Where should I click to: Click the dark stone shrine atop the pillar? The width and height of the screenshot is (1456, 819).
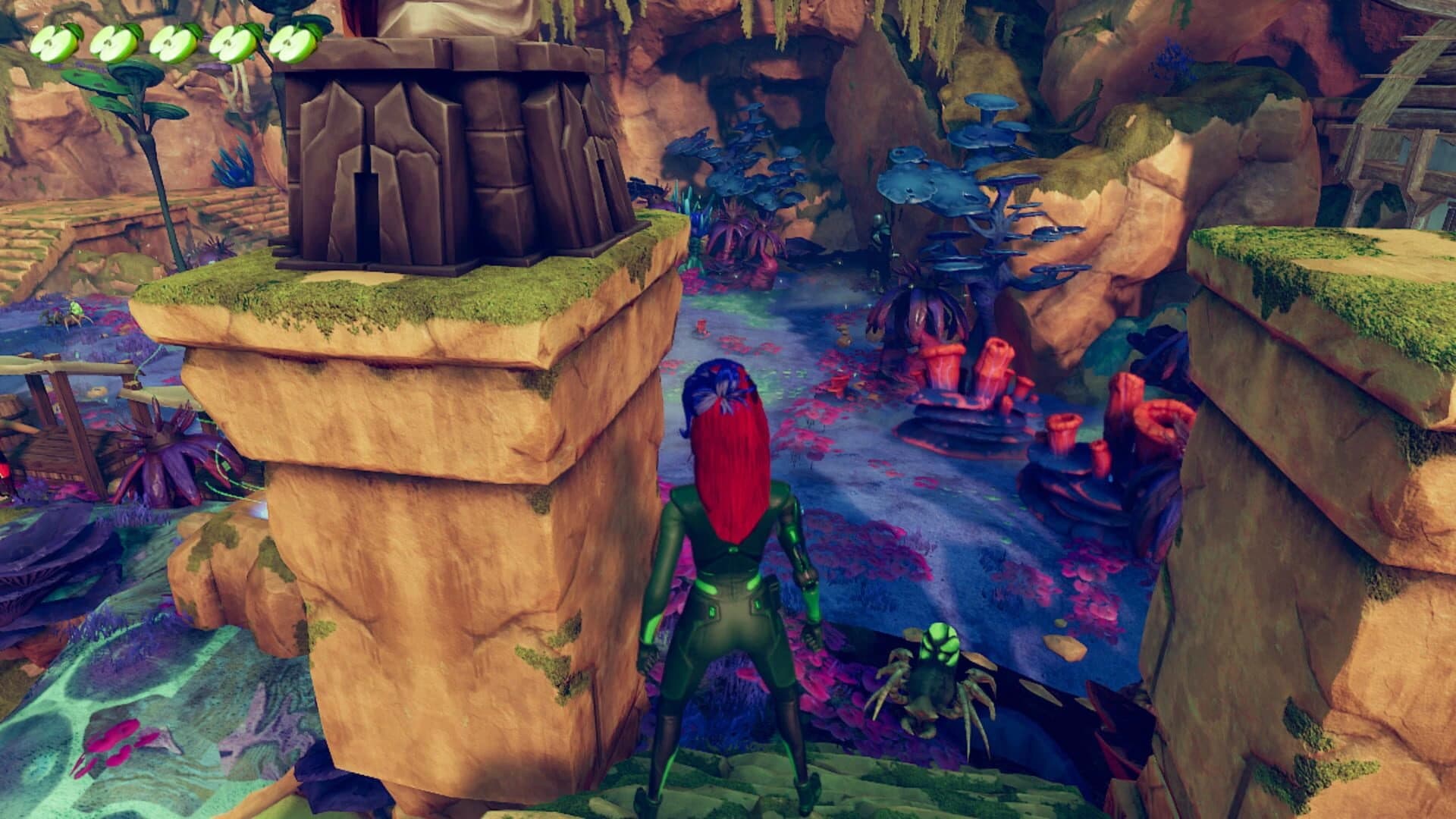pyautogui.click(x=447, y=152)
